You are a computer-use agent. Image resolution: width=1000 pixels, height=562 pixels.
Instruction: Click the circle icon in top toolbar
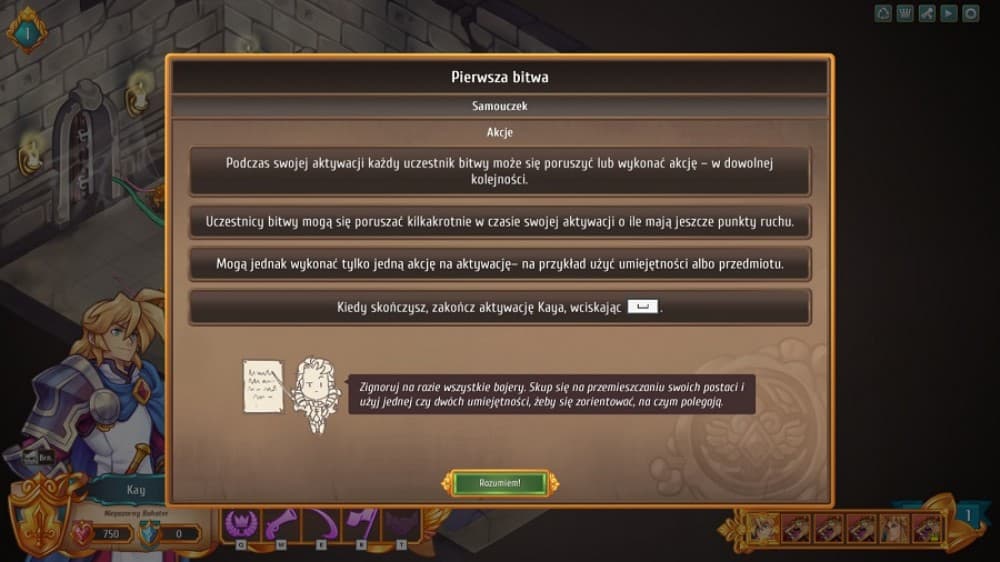coord(968,13)
